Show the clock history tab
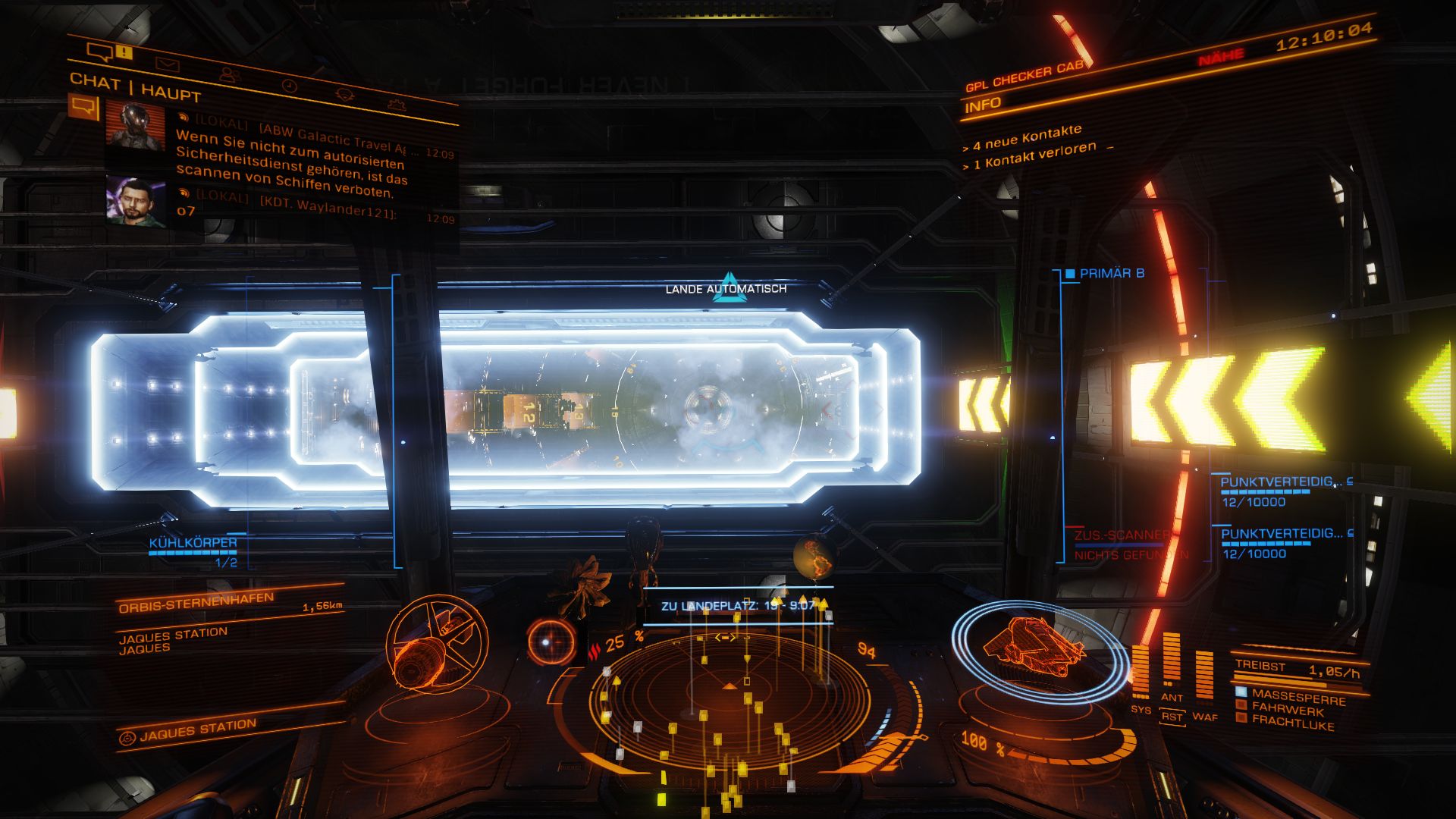 289,85
